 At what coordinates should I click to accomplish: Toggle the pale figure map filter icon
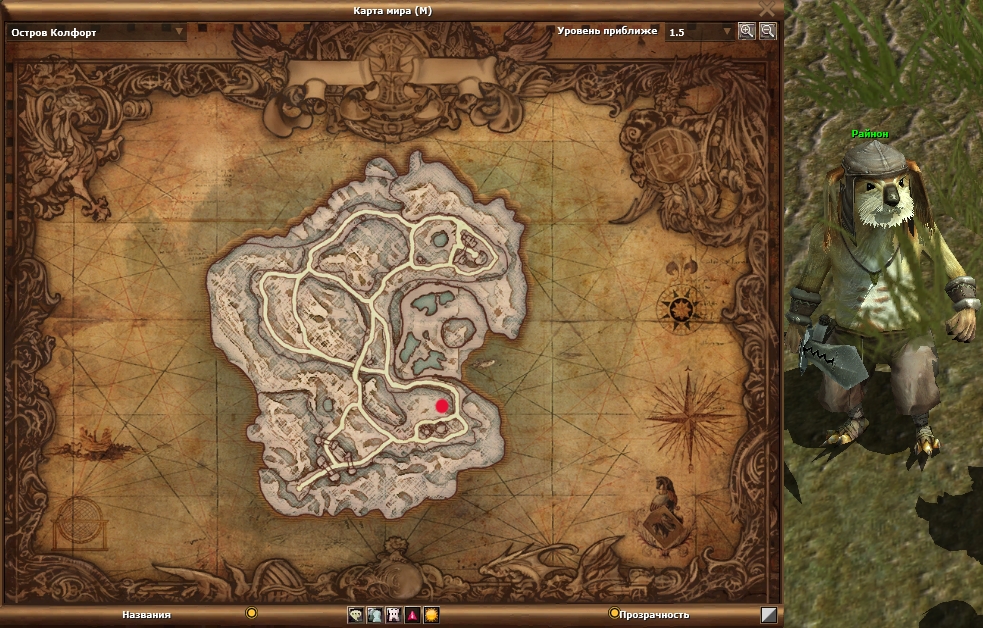[x=374, y=615]
